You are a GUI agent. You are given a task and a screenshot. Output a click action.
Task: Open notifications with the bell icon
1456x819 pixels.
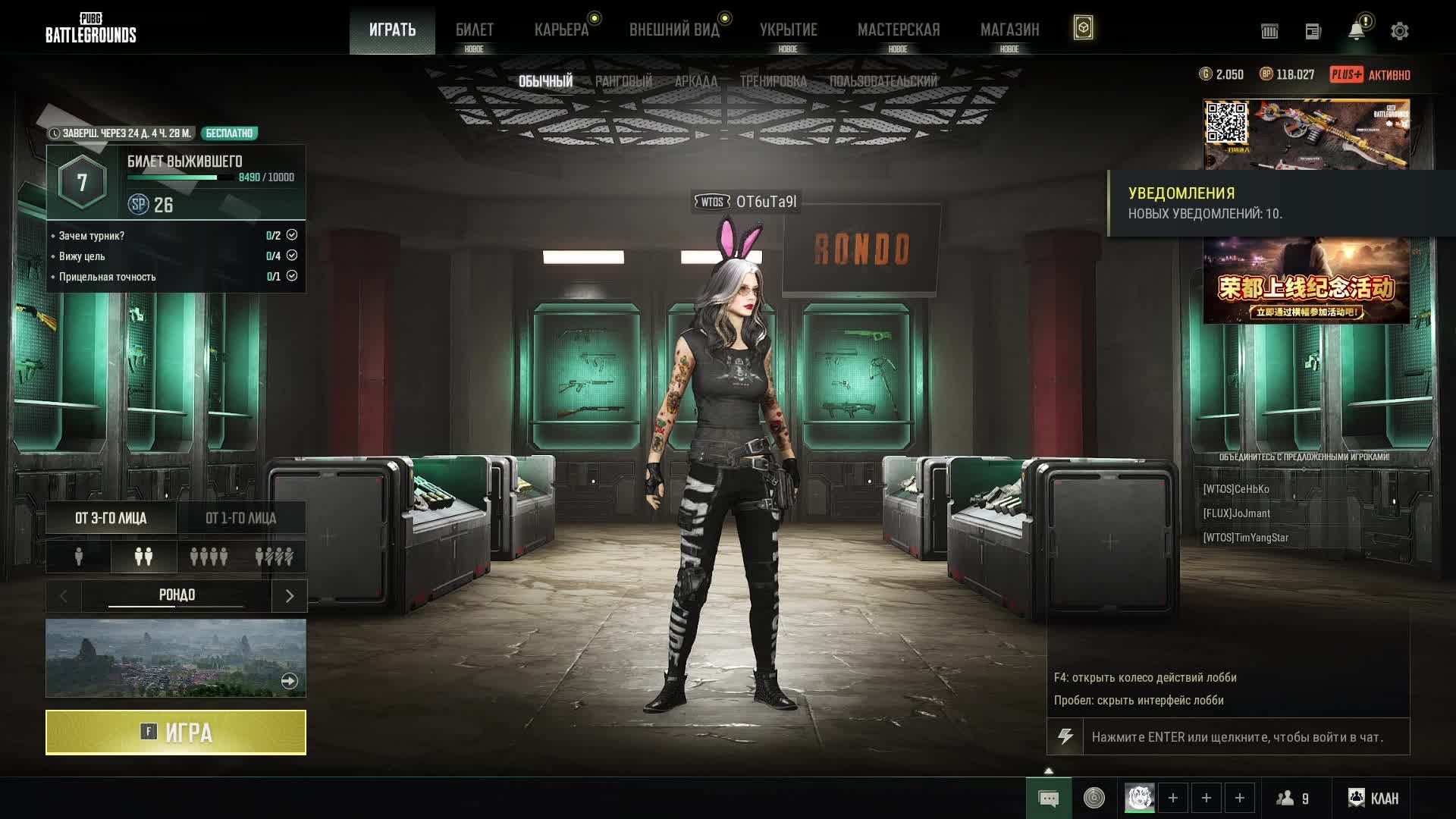(1356, 31)
